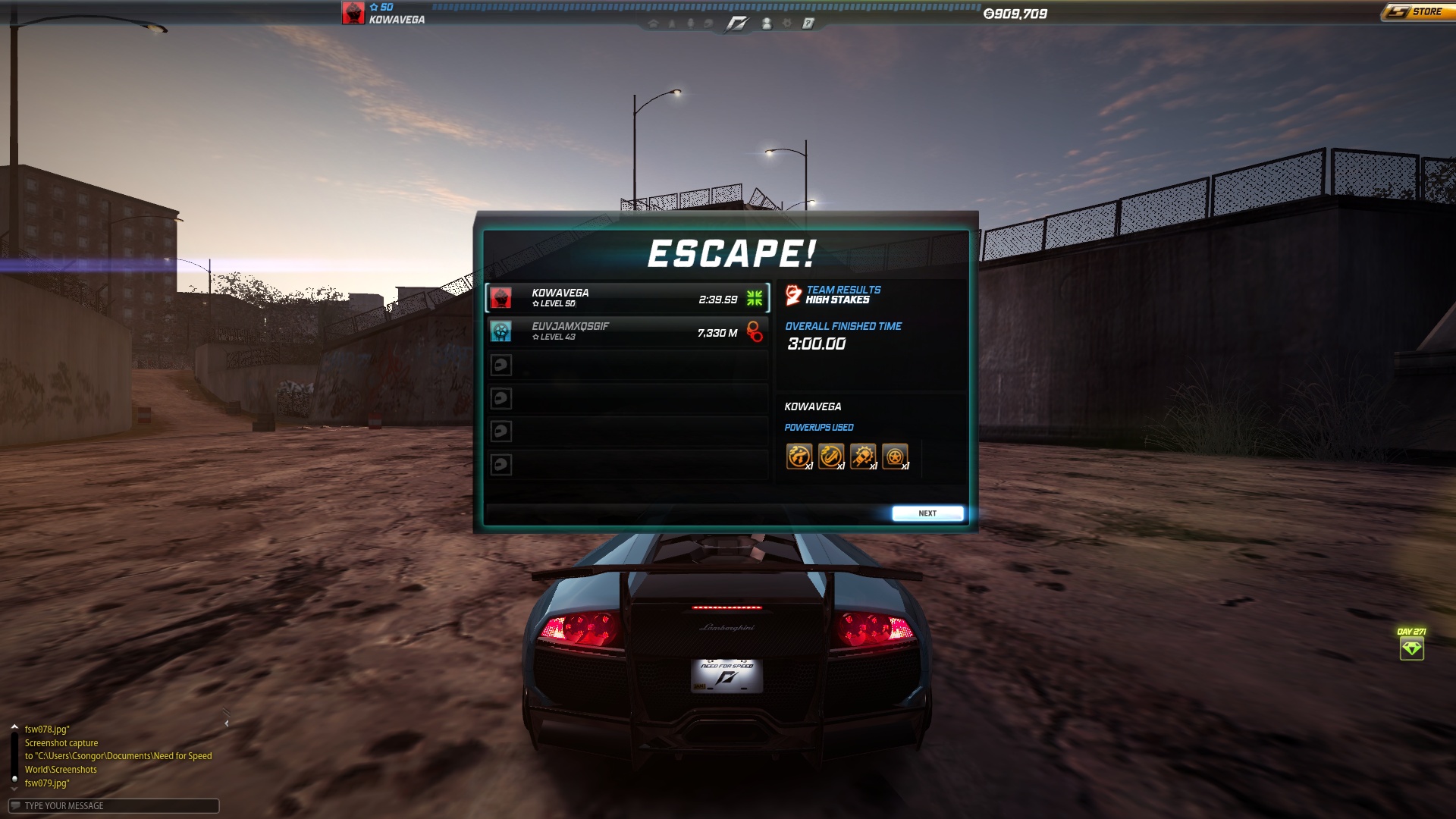Select KOWAVEGA's row in the results list

click(627, 298)
